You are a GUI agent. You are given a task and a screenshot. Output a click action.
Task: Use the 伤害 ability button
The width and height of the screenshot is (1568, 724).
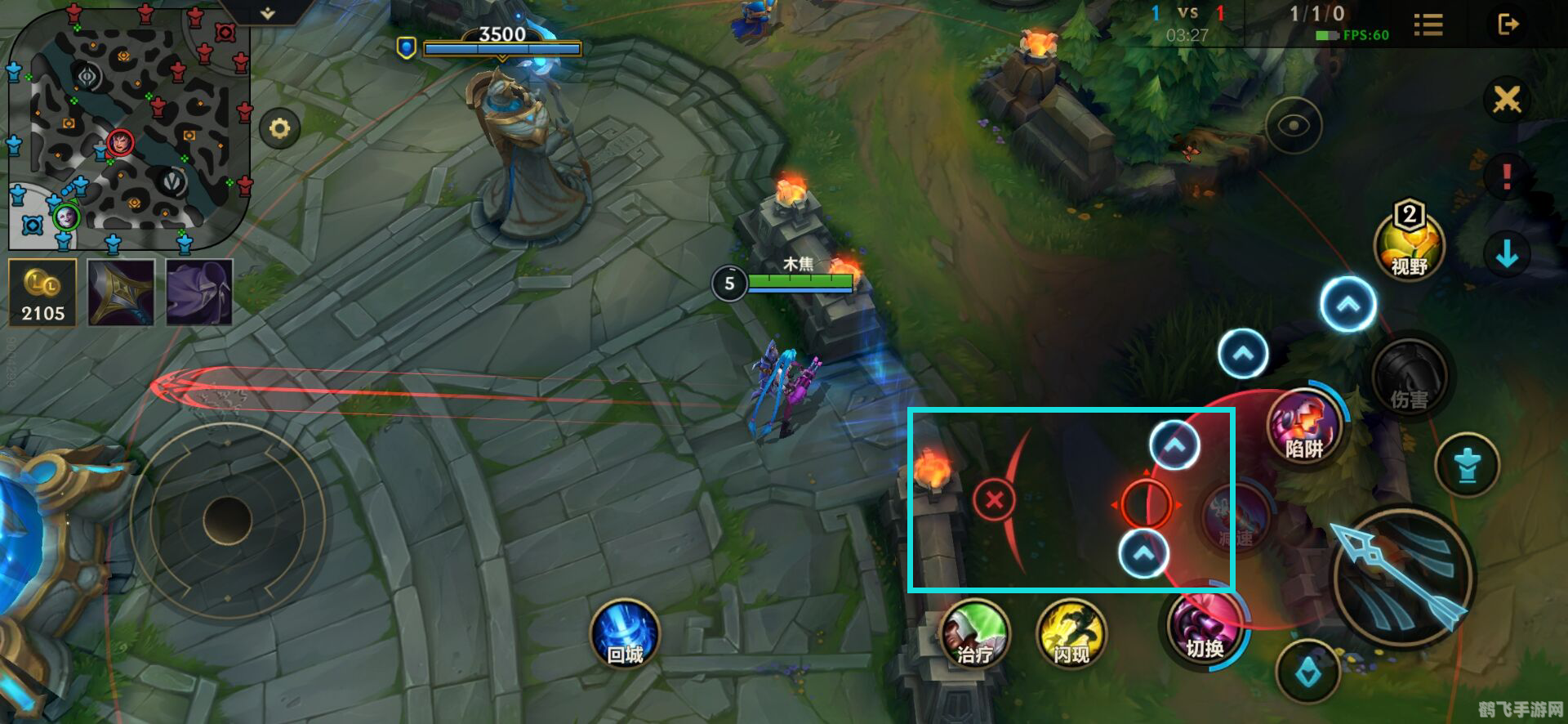pos(1409,379)
